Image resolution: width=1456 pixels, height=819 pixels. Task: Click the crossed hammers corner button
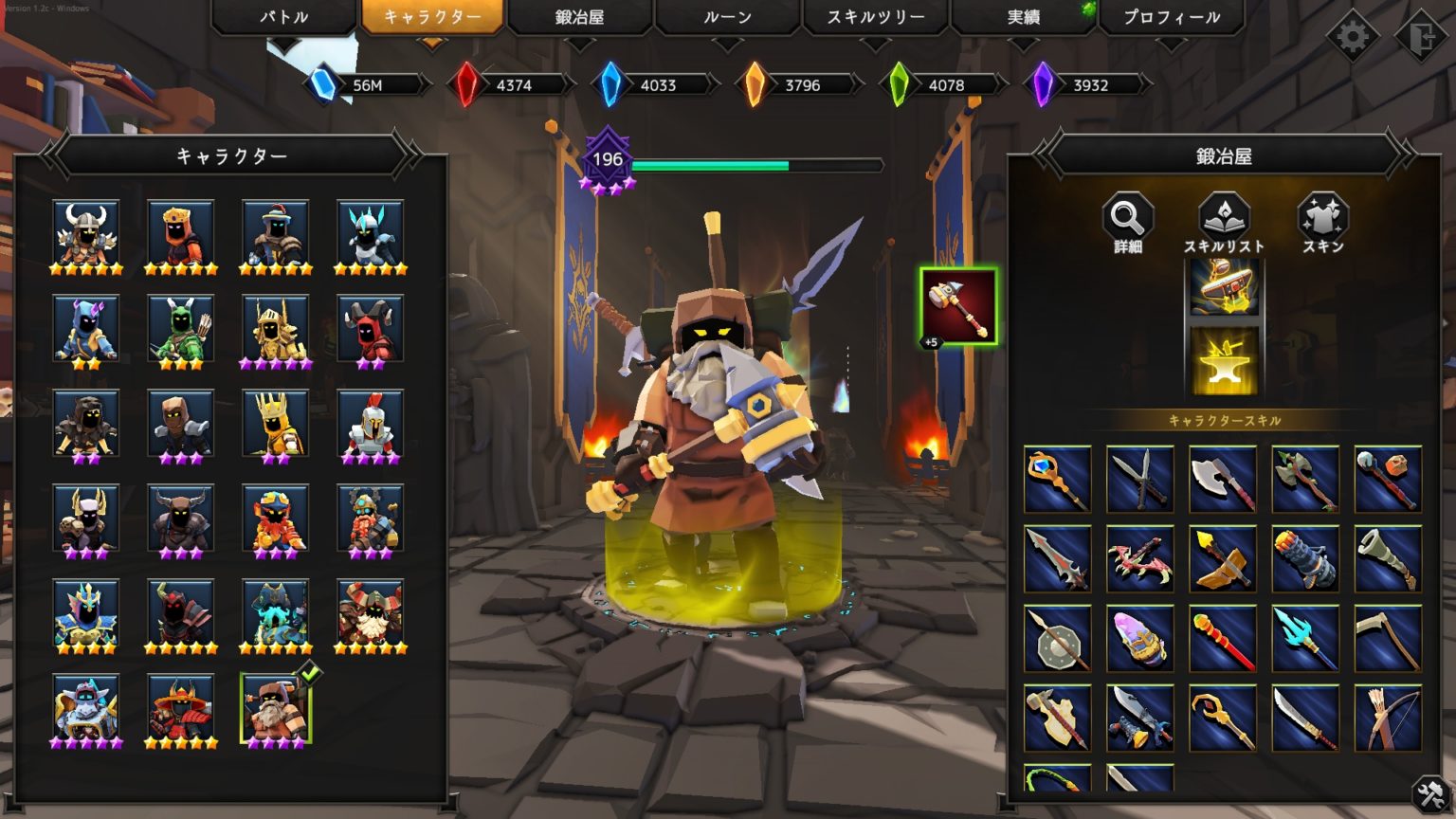(x=1429, y=794)
